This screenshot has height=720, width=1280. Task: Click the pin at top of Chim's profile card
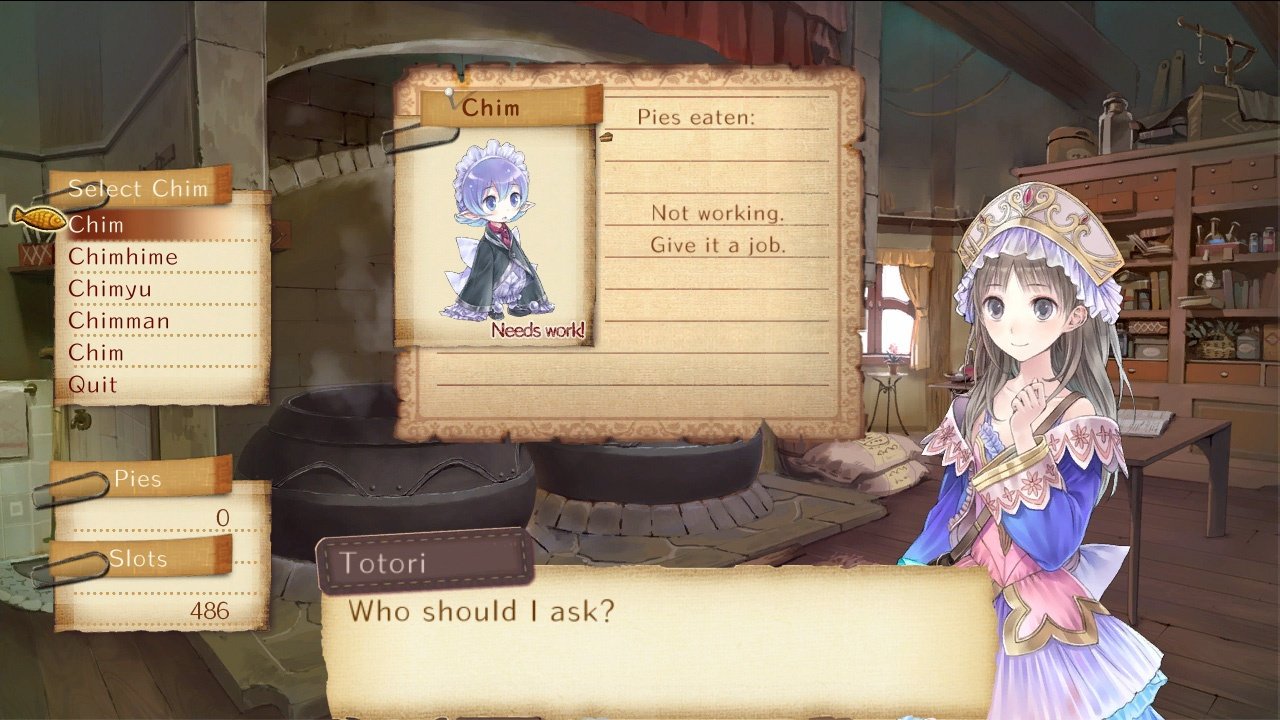coord(449,93)
